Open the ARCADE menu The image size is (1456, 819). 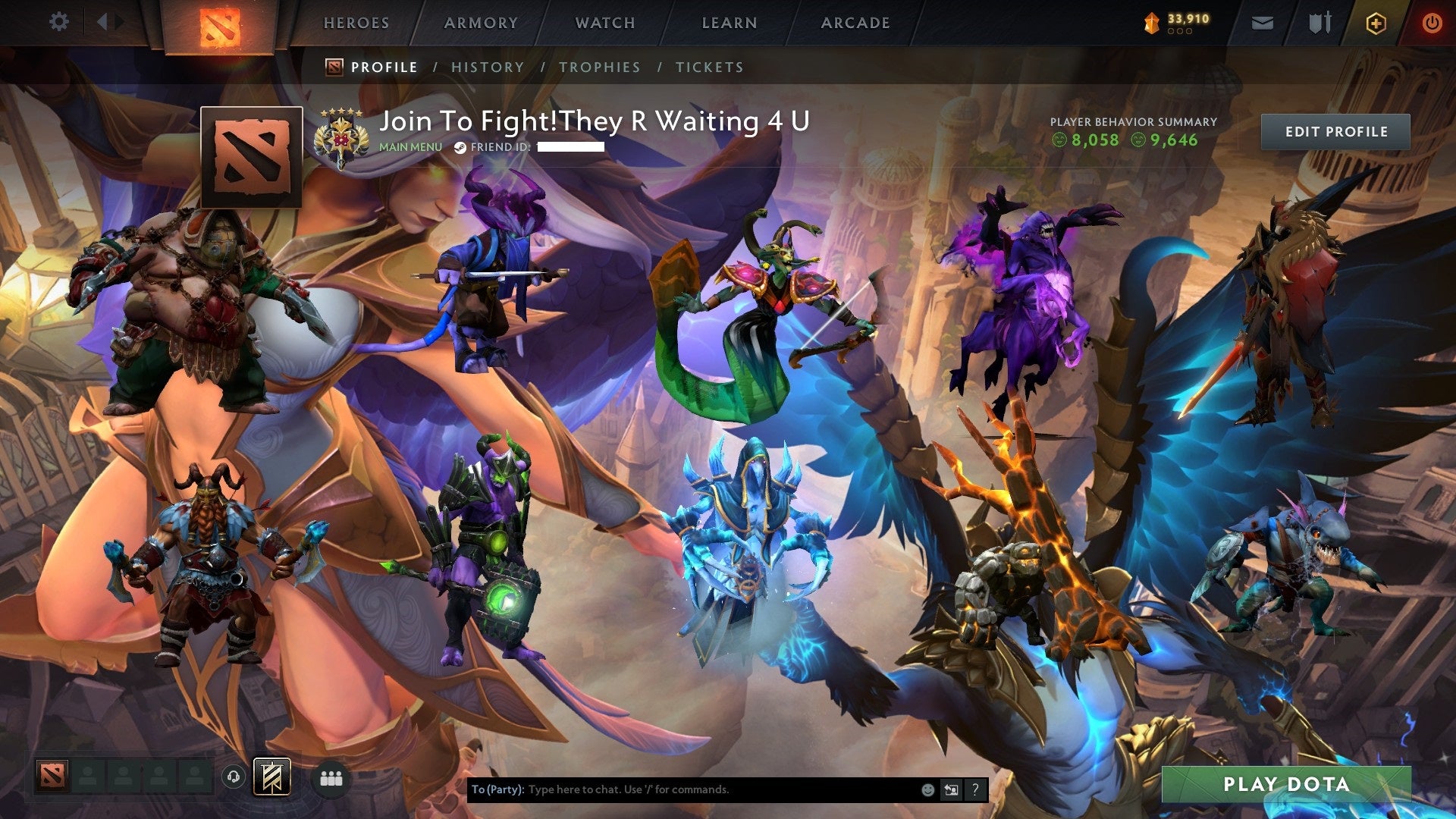click(855, 23)
